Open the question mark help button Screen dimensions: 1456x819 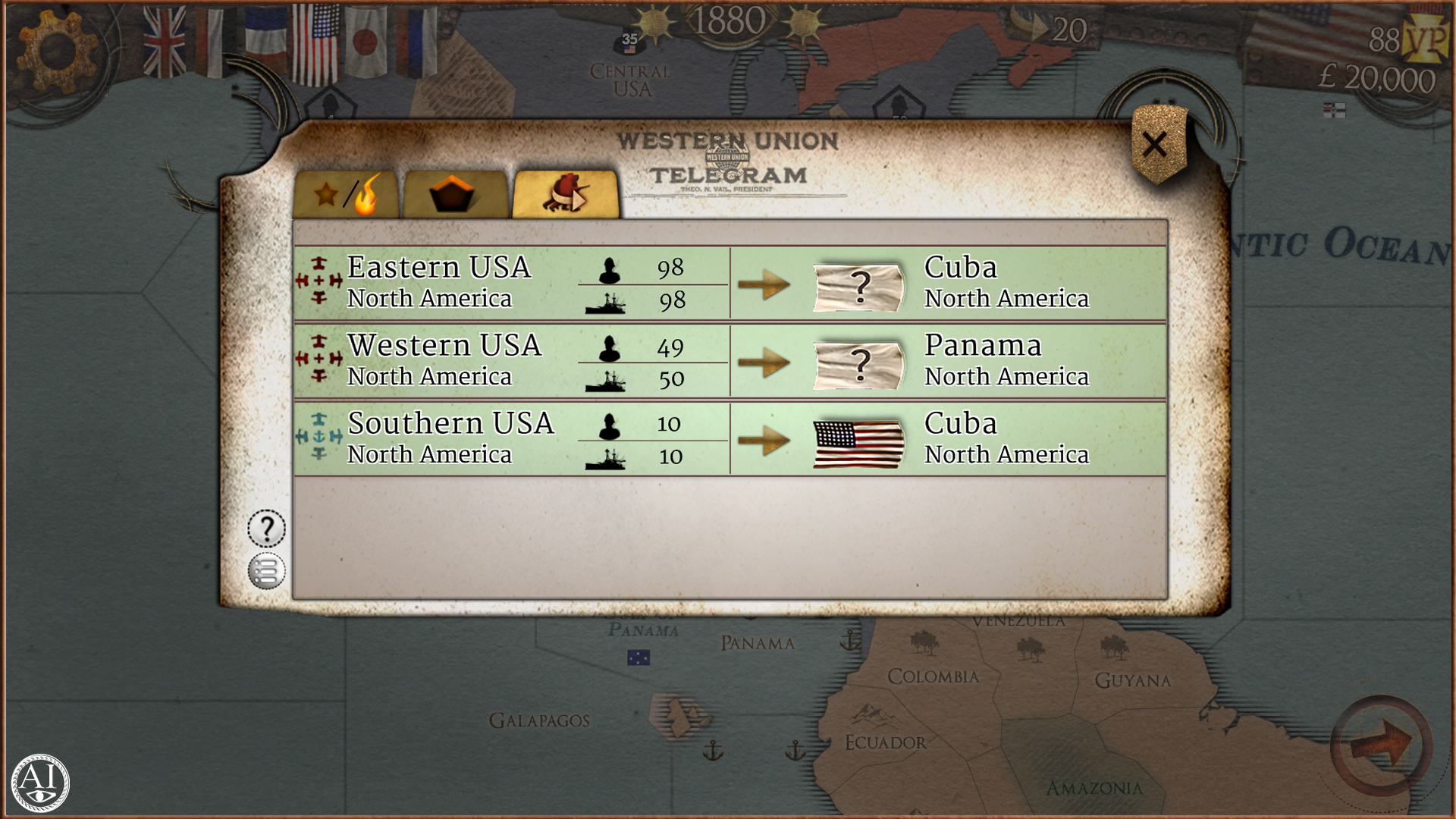266,529
